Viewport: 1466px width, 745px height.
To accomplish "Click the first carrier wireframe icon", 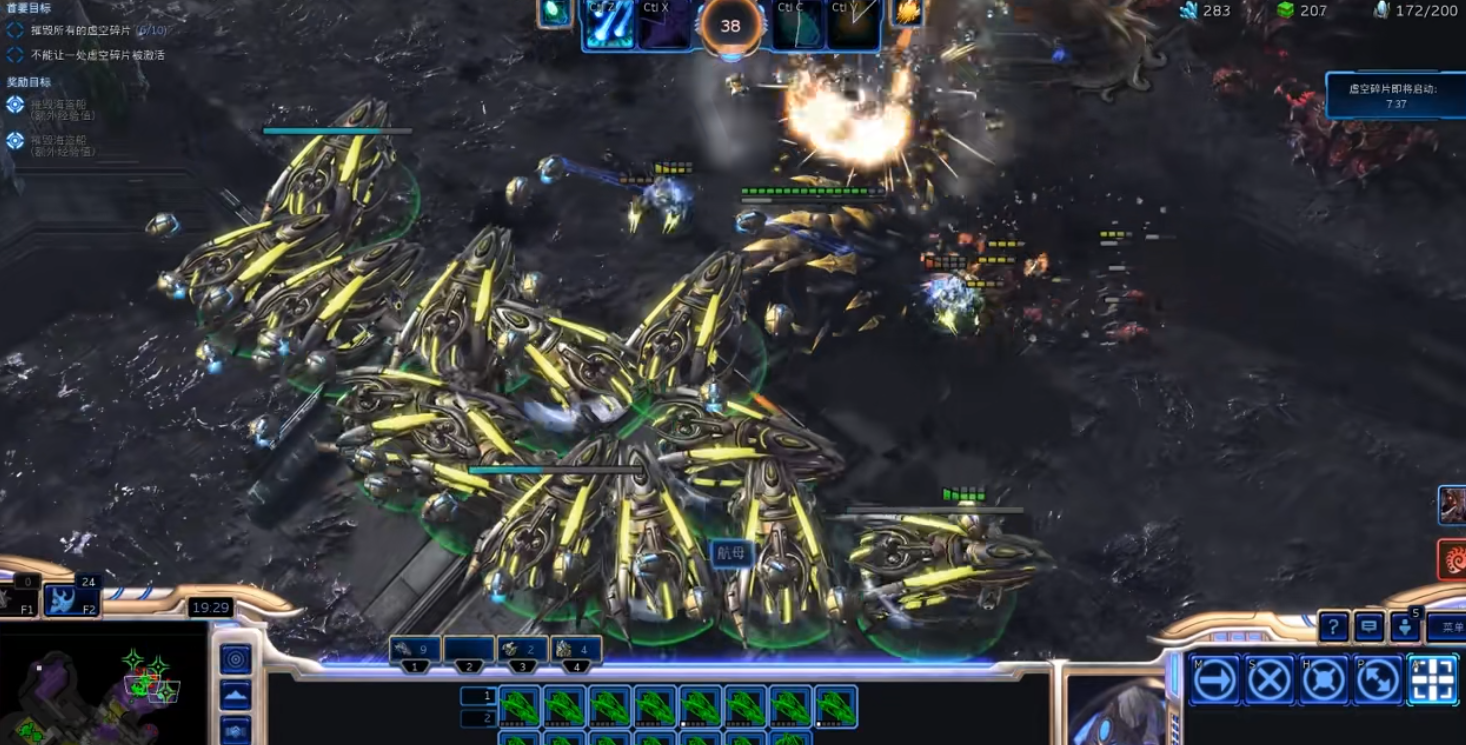I will point(520,706).
